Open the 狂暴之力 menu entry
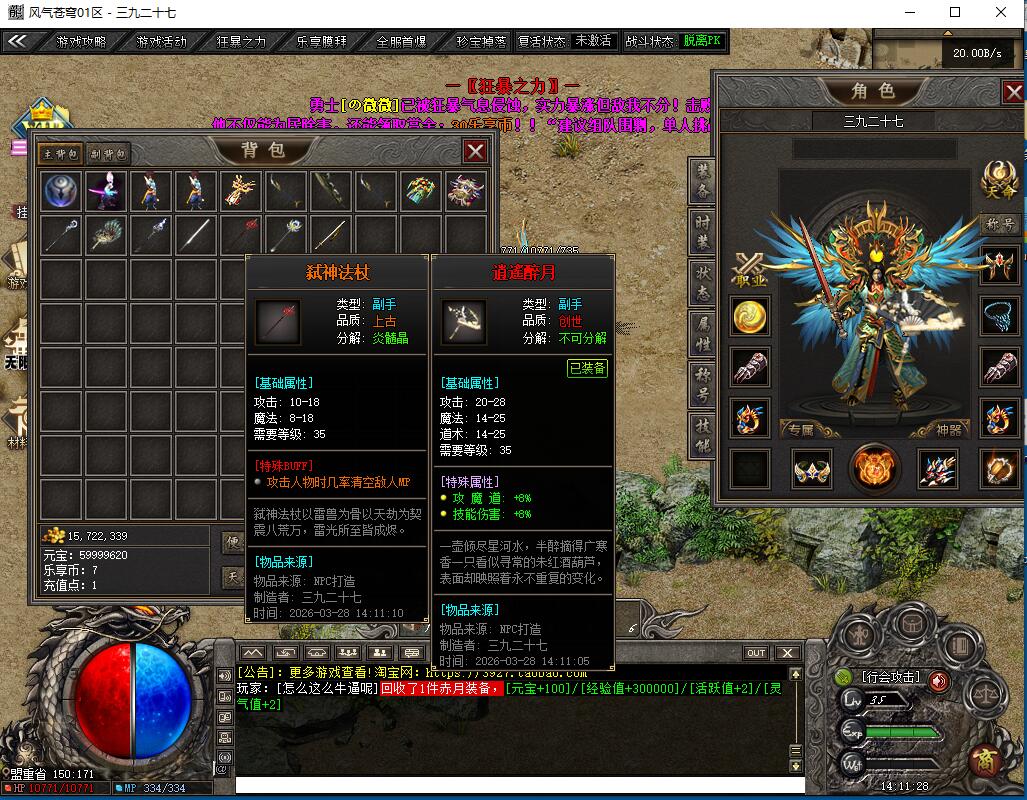 tap(241, 42)
